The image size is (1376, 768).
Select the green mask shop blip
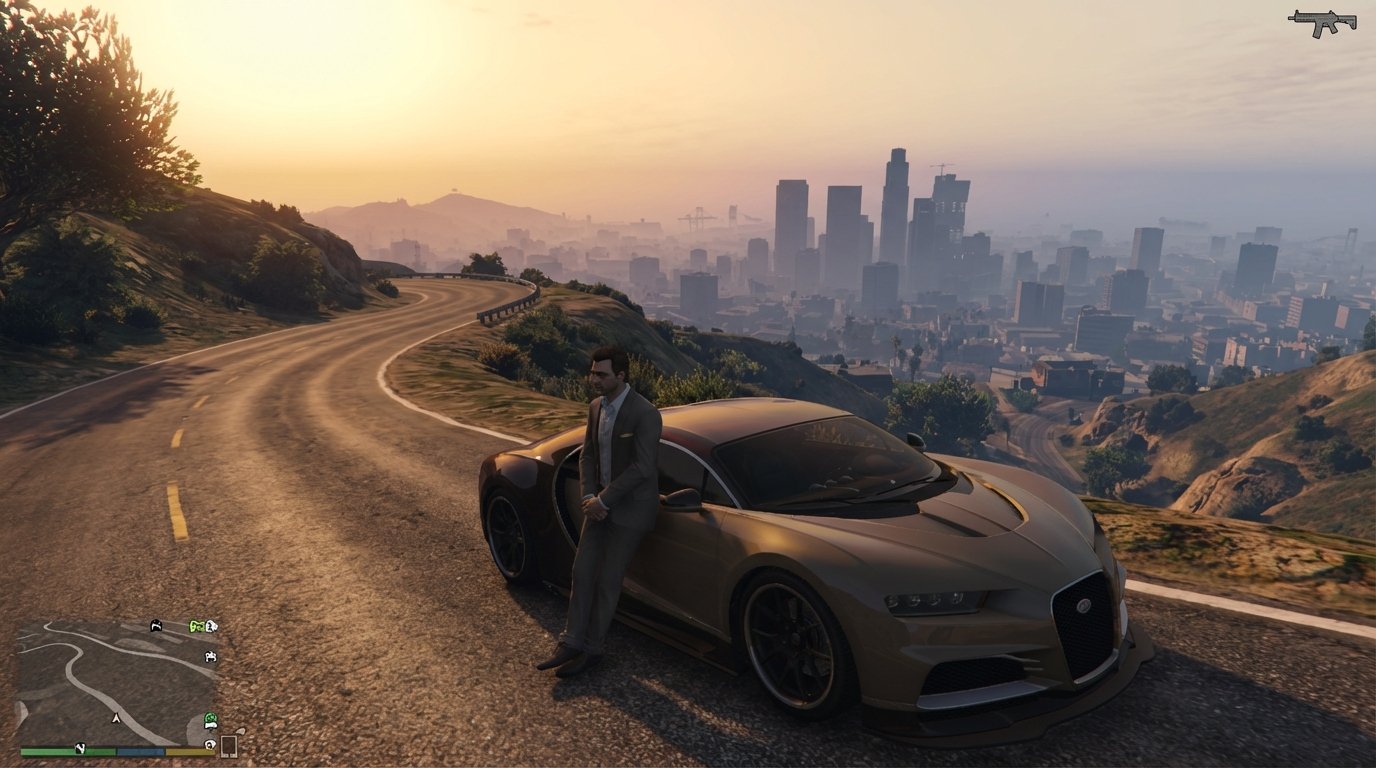coord(197,626)
